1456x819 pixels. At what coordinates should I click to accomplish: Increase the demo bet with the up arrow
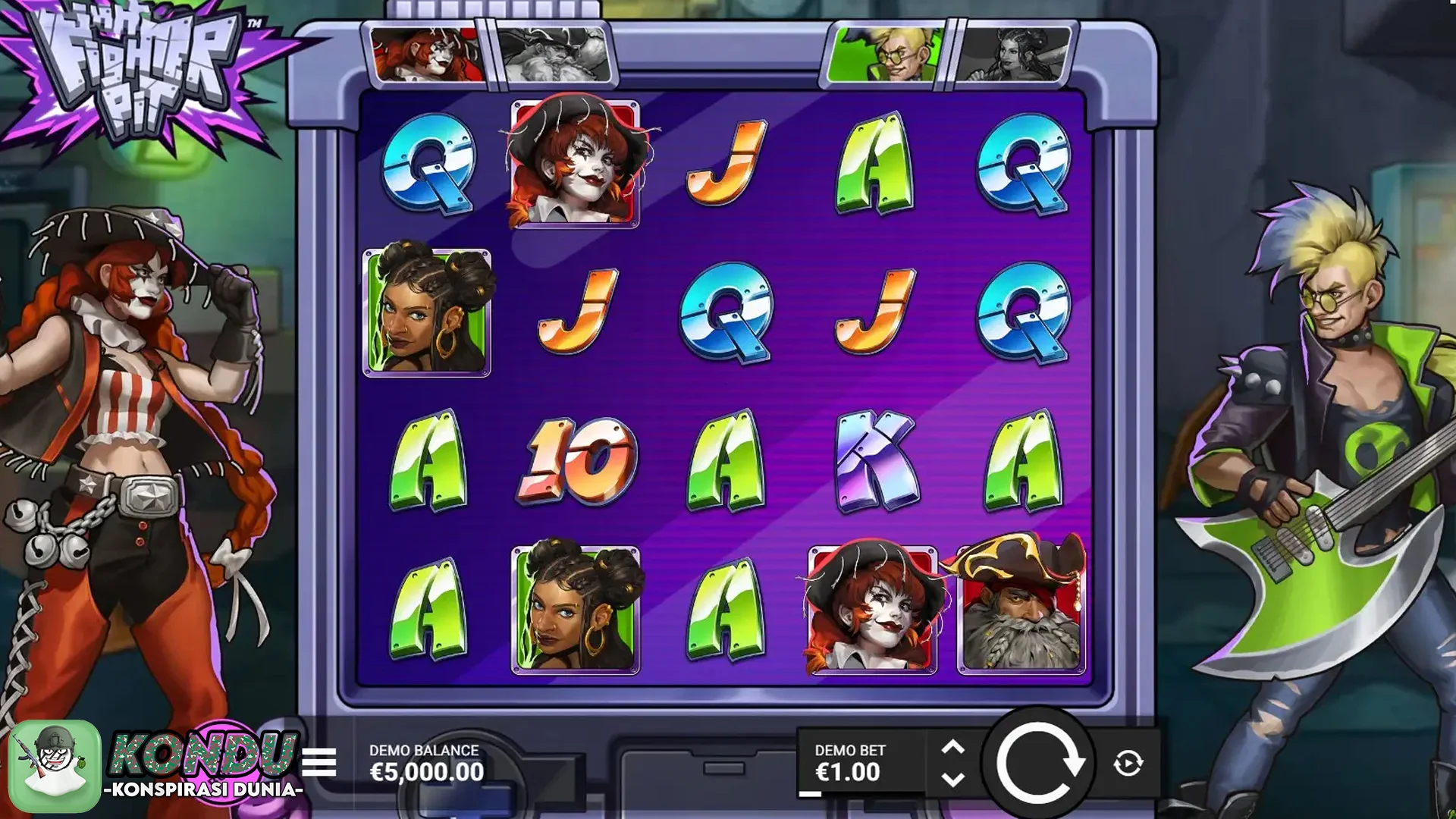click(952, 748)
